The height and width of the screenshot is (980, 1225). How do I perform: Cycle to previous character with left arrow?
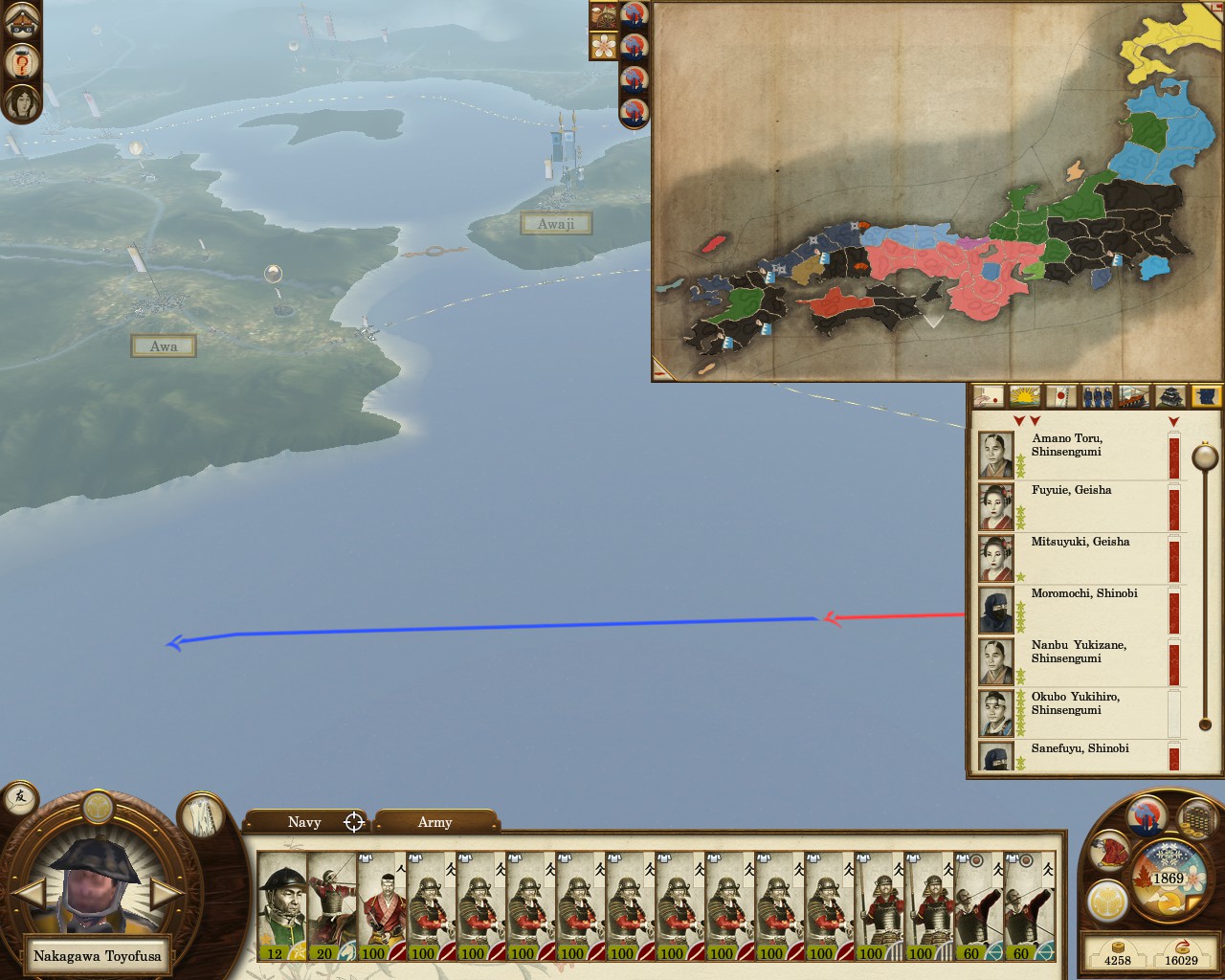pos(31,895)
